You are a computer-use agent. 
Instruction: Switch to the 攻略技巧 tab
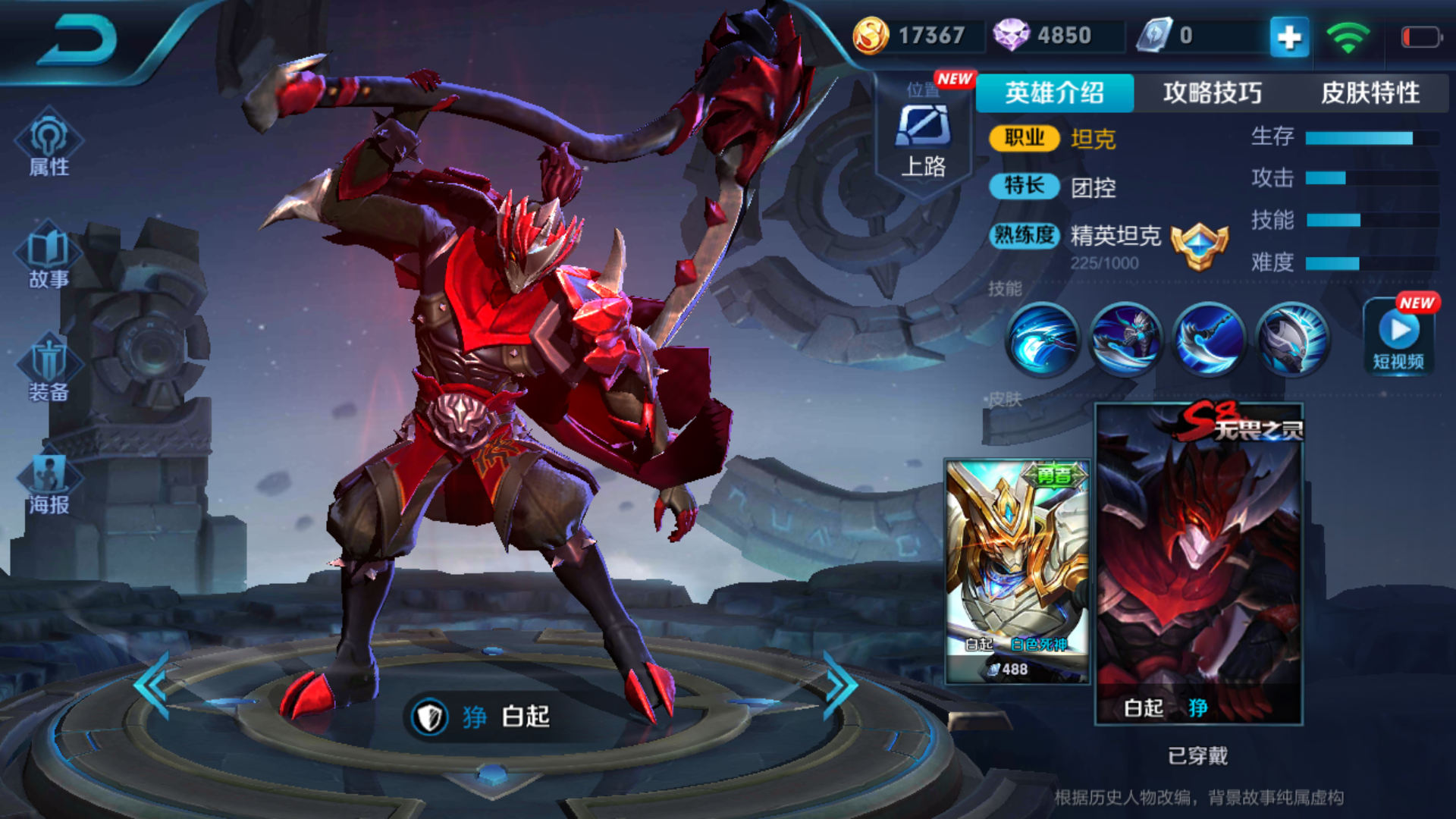point(1212,93)
